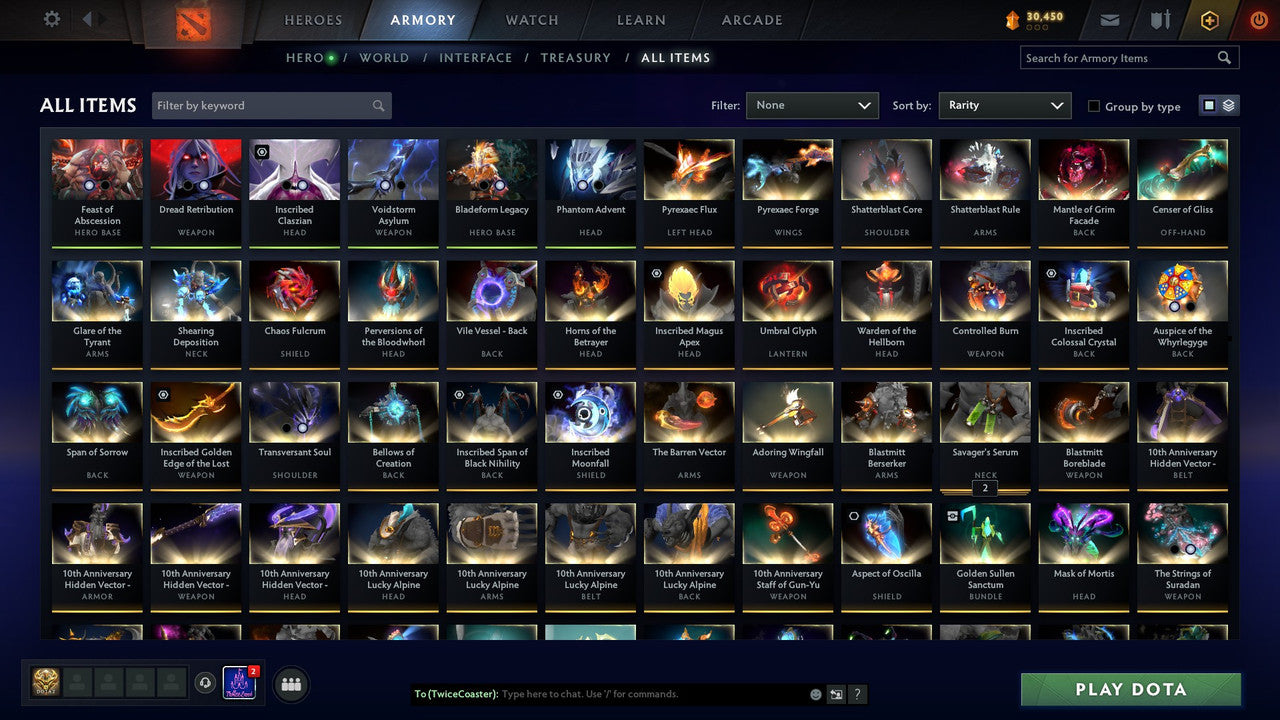Viewport: 1280px width, 720px height.
Task: Open the help question mark icon
Action: click(x=857, y=694)
